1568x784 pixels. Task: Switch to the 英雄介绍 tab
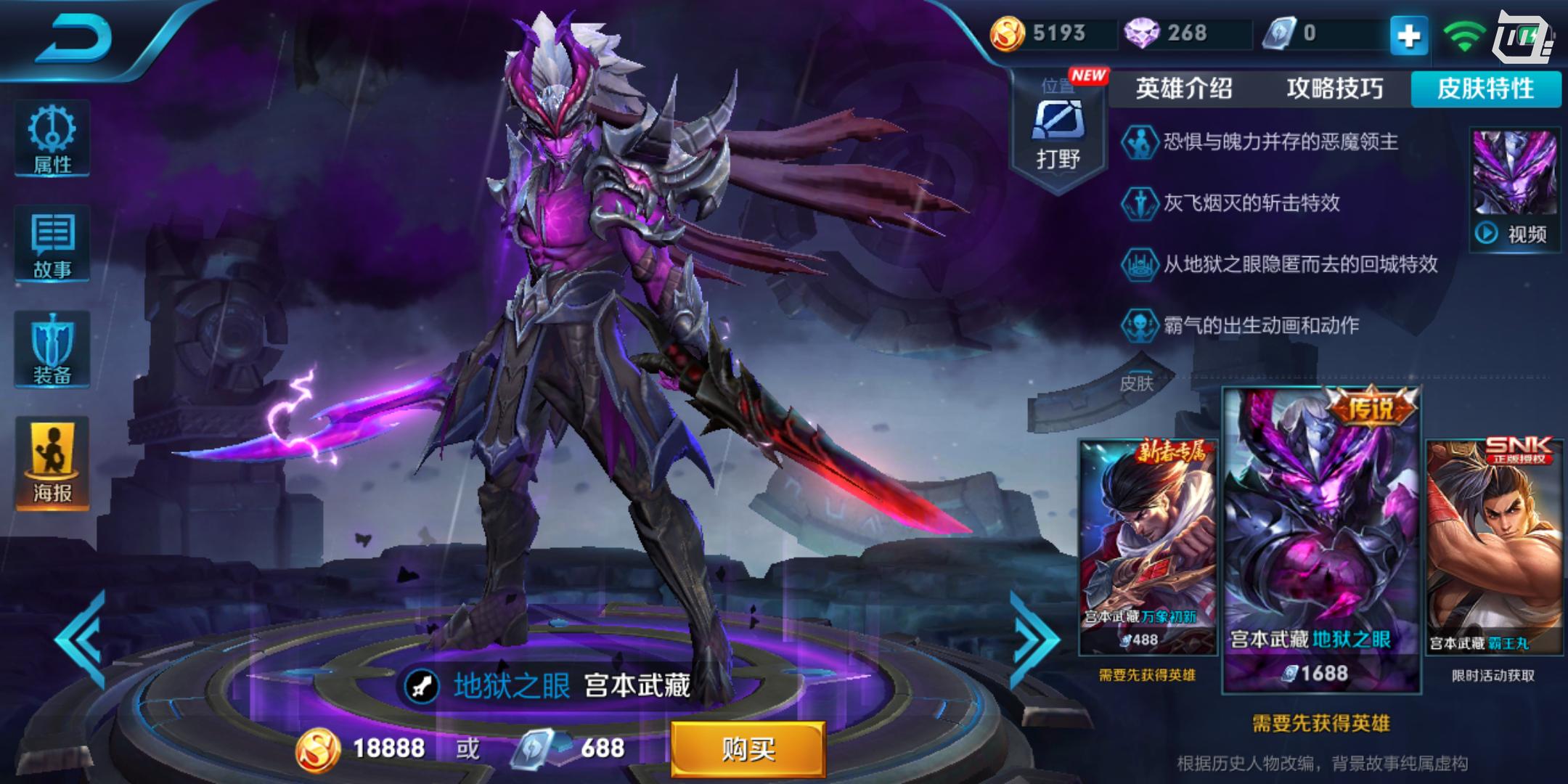pos(1184,89)
